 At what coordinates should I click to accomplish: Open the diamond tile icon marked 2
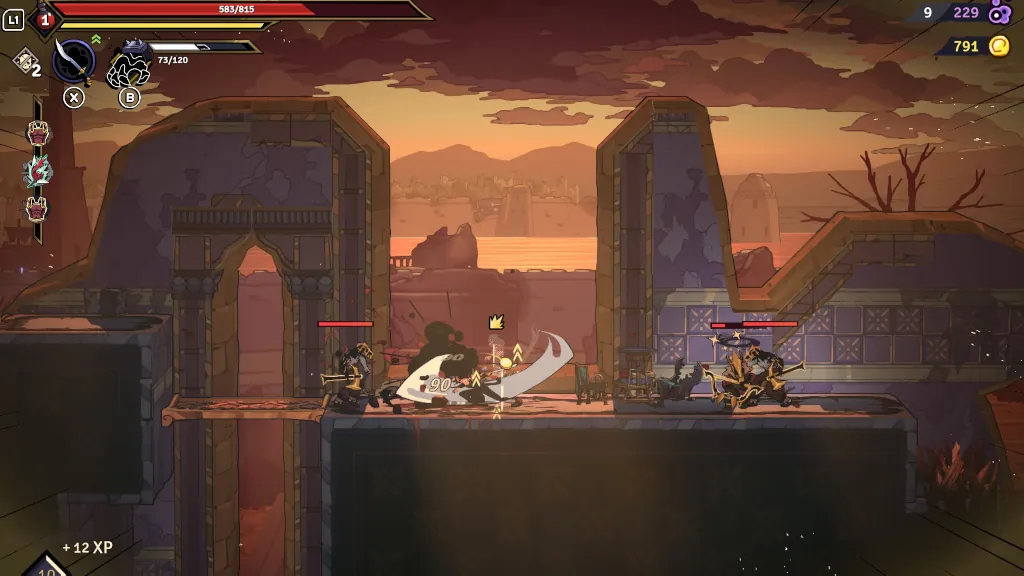24,62
